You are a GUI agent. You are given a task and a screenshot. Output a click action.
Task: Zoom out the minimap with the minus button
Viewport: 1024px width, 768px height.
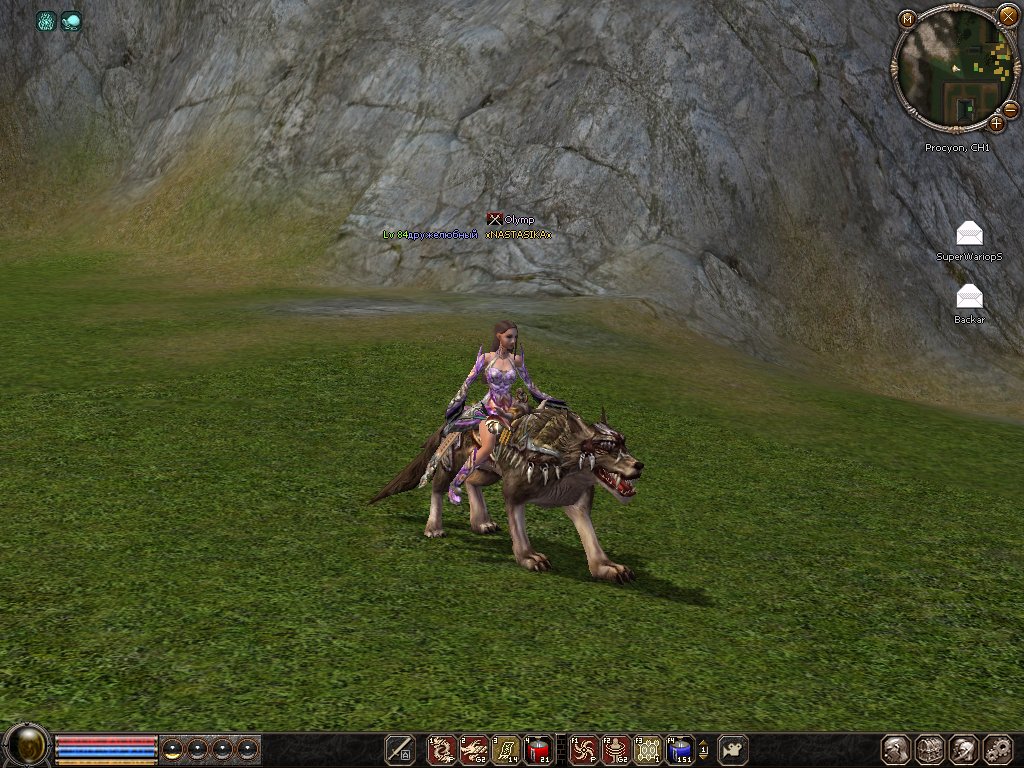[x=1010, y=109]
